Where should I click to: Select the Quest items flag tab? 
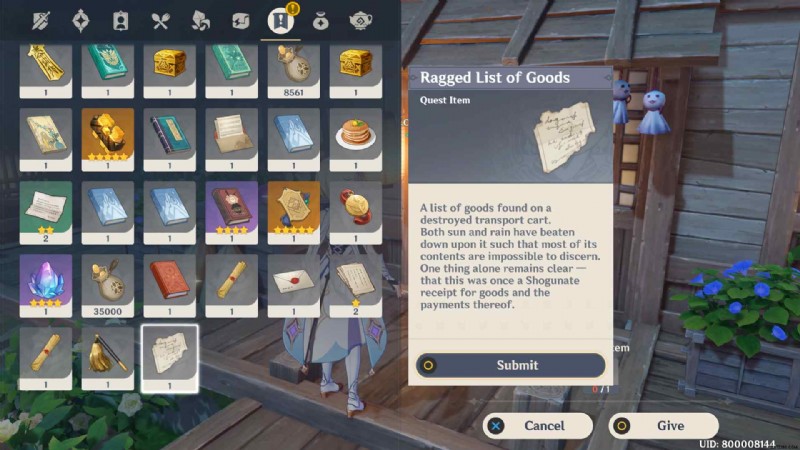coord(279,20)
